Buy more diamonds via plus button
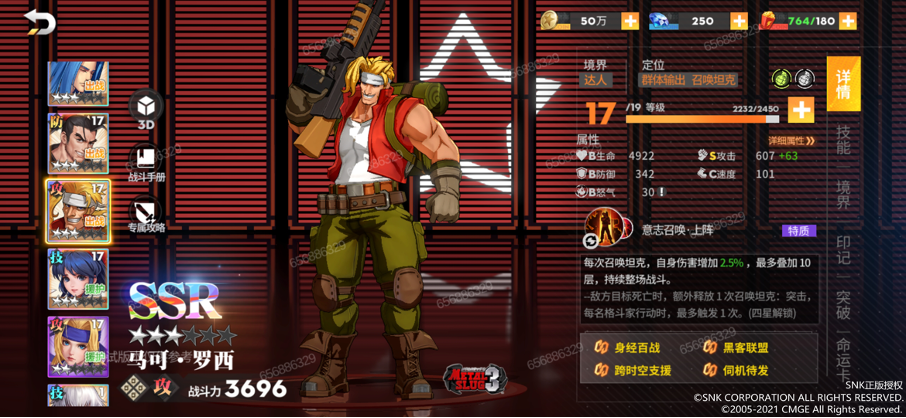Viewport: 906px width, 418px height. (x=739, y=21)
